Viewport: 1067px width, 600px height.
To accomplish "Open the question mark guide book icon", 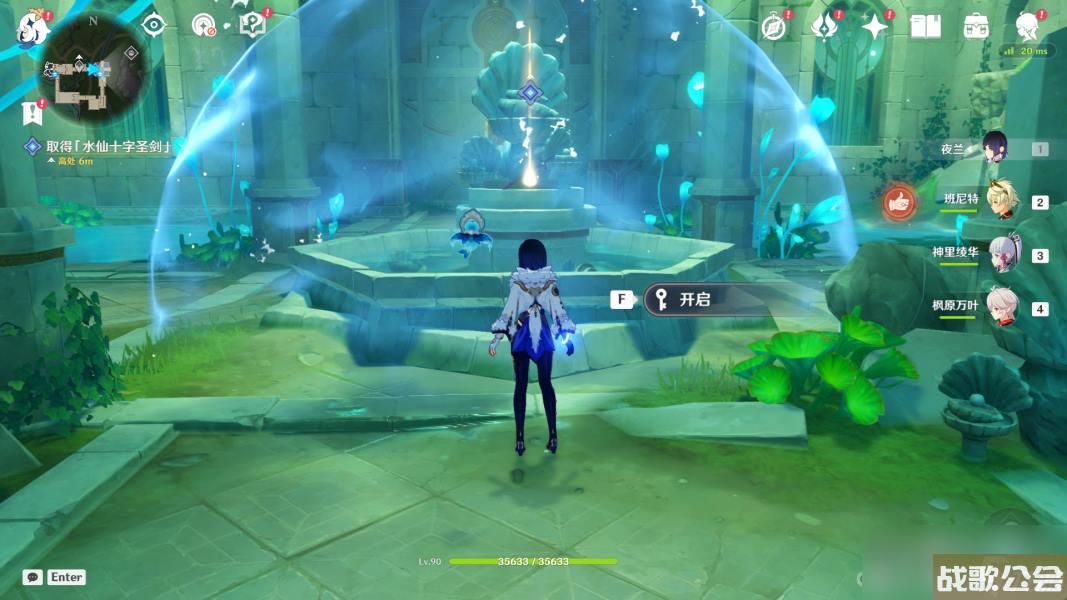I will tap(253, 25).
